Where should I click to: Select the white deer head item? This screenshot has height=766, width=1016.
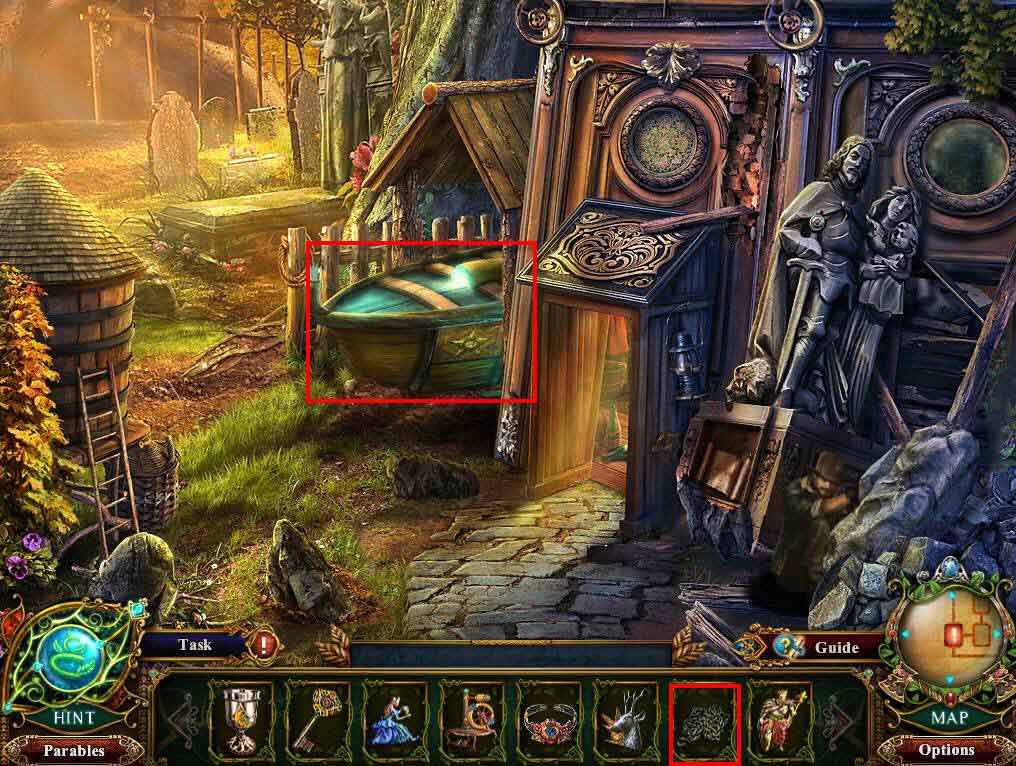point(626,720)
